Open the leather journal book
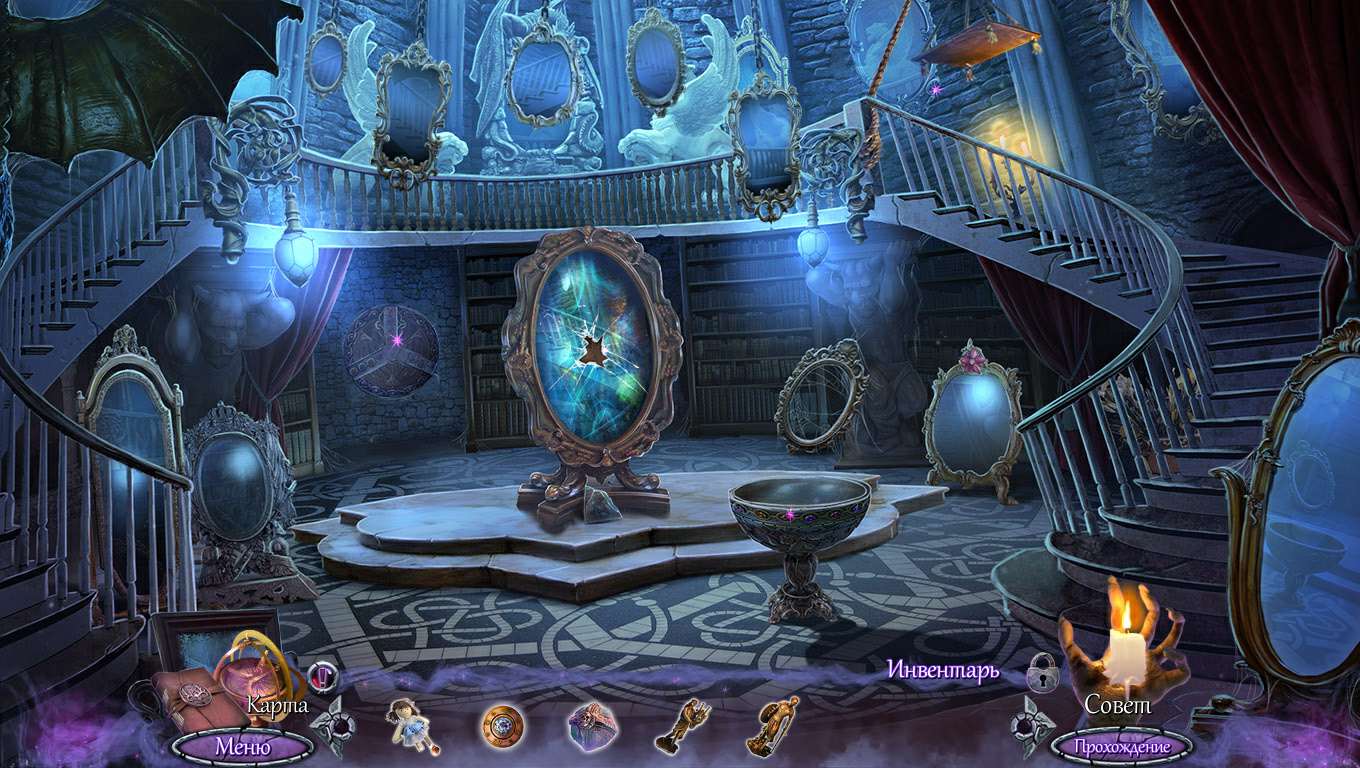The image size is (1360, 768). pyautogui.click(x=191, y=700)
